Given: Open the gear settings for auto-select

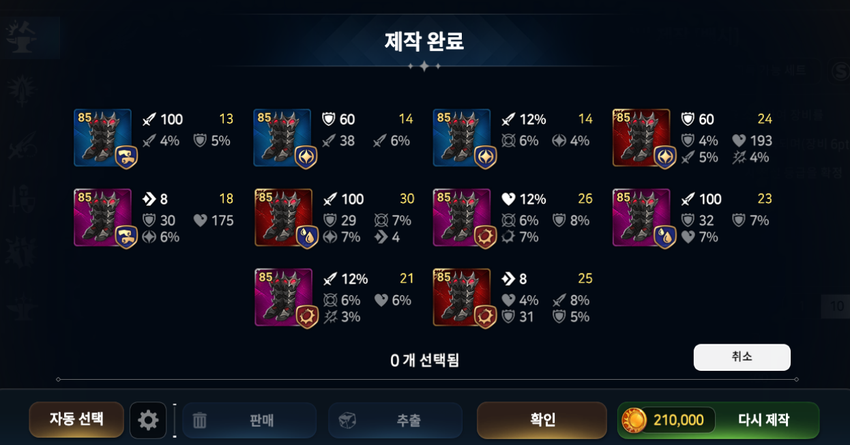Looking at the screenshot, I should [x=148, y=420].
